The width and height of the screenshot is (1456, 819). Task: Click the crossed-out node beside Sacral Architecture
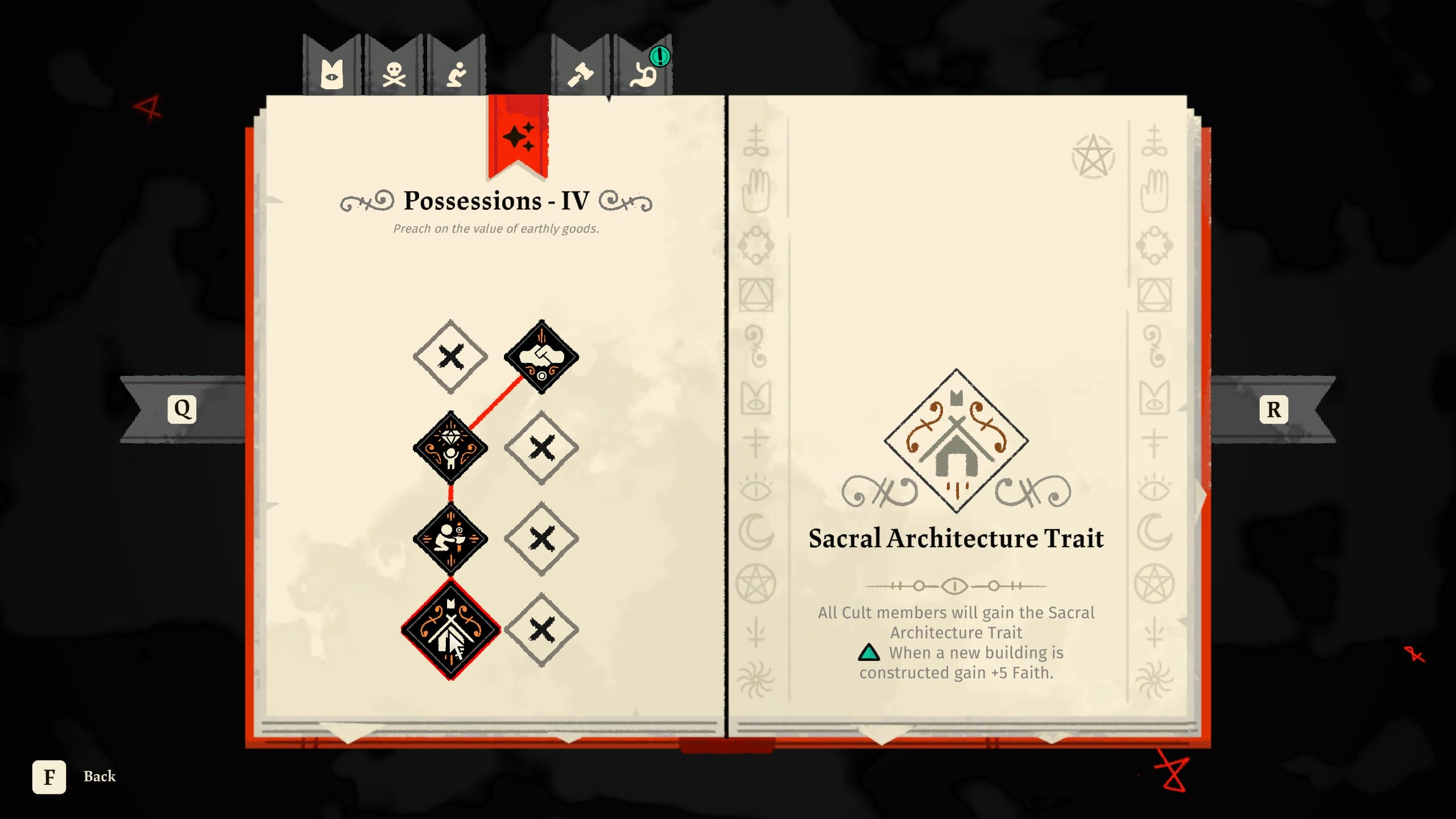coord(541,628)
